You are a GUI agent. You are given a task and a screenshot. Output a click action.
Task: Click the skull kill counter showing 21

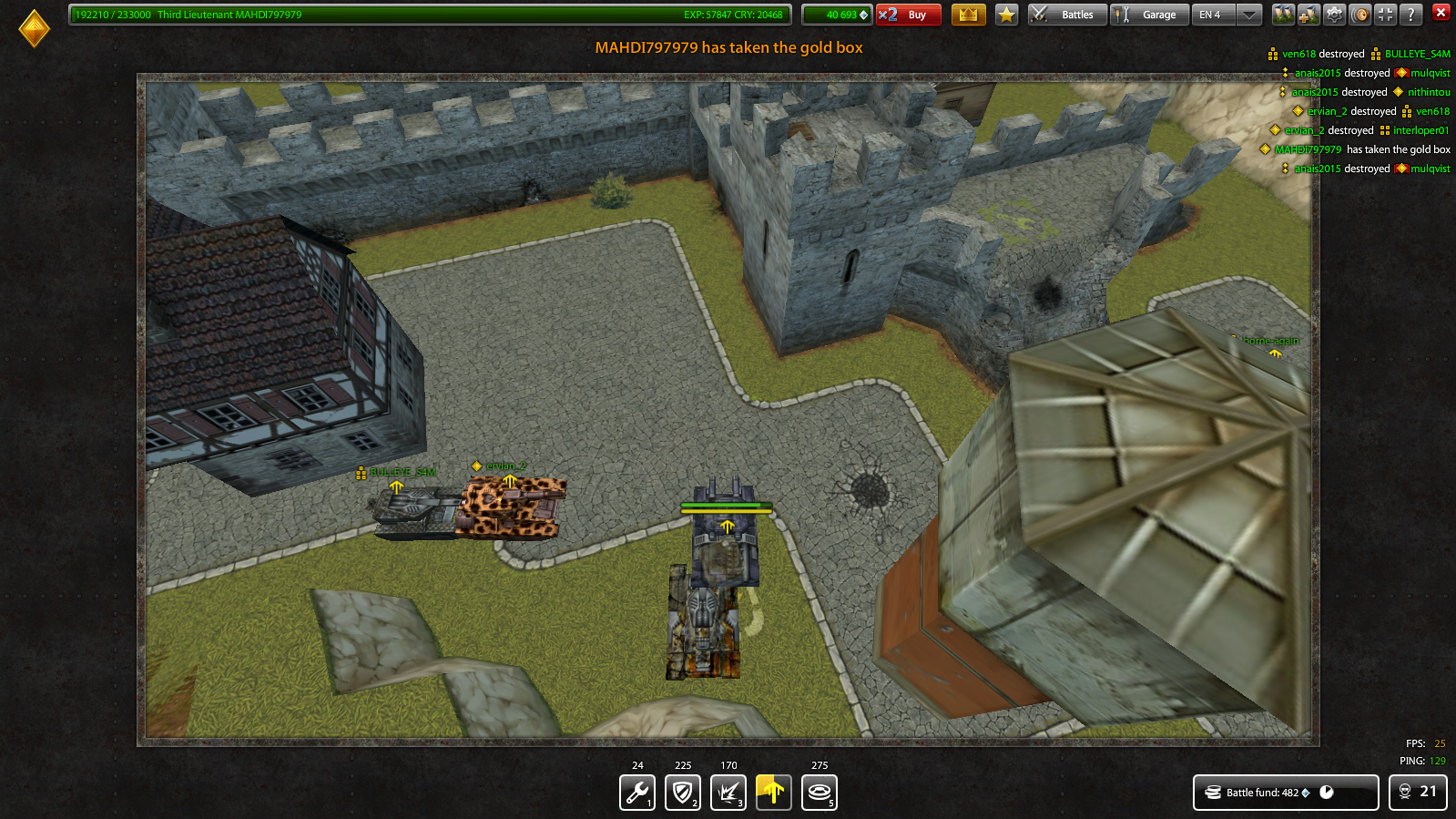(x=1418, y=793)
